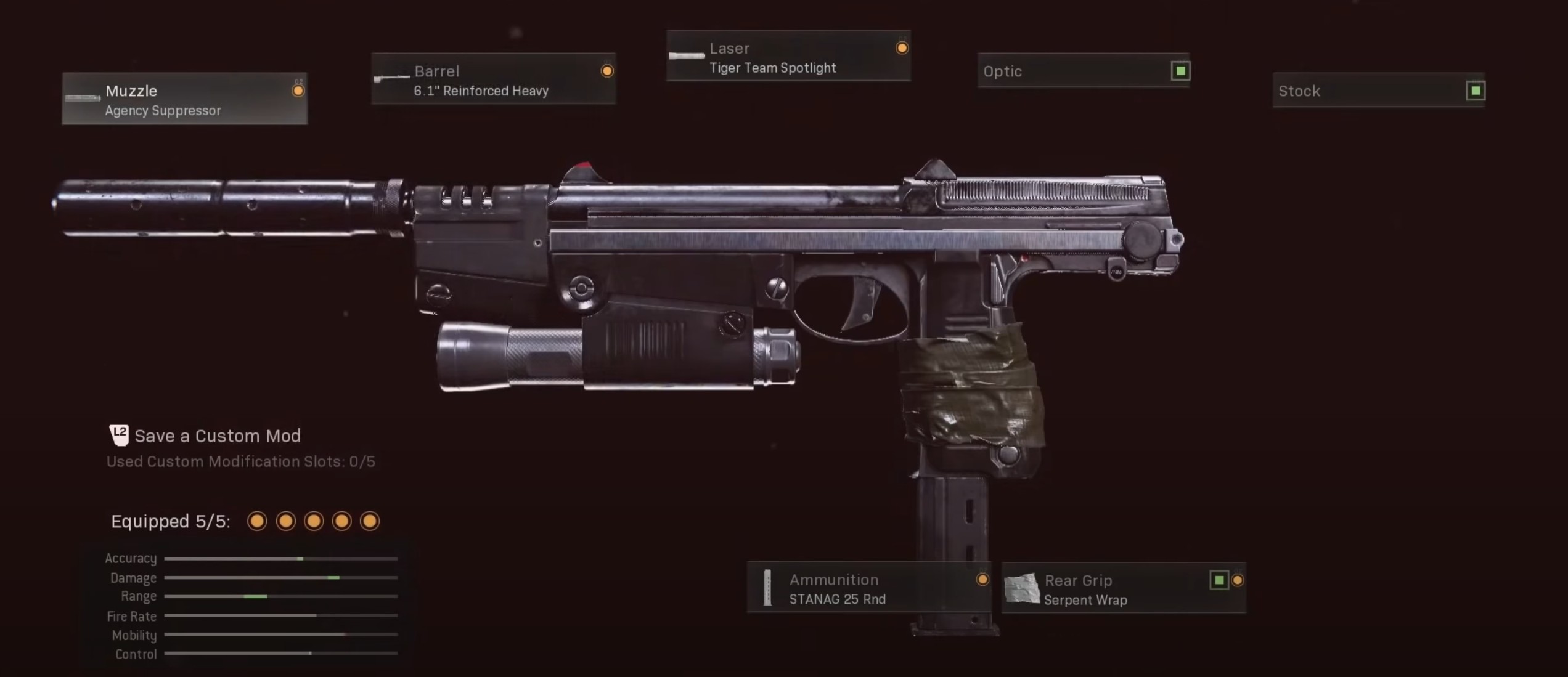Select the Muzzle Agency Suppressor slot
This screenshot has width=1568, height=677.
[x=184, y=99]
